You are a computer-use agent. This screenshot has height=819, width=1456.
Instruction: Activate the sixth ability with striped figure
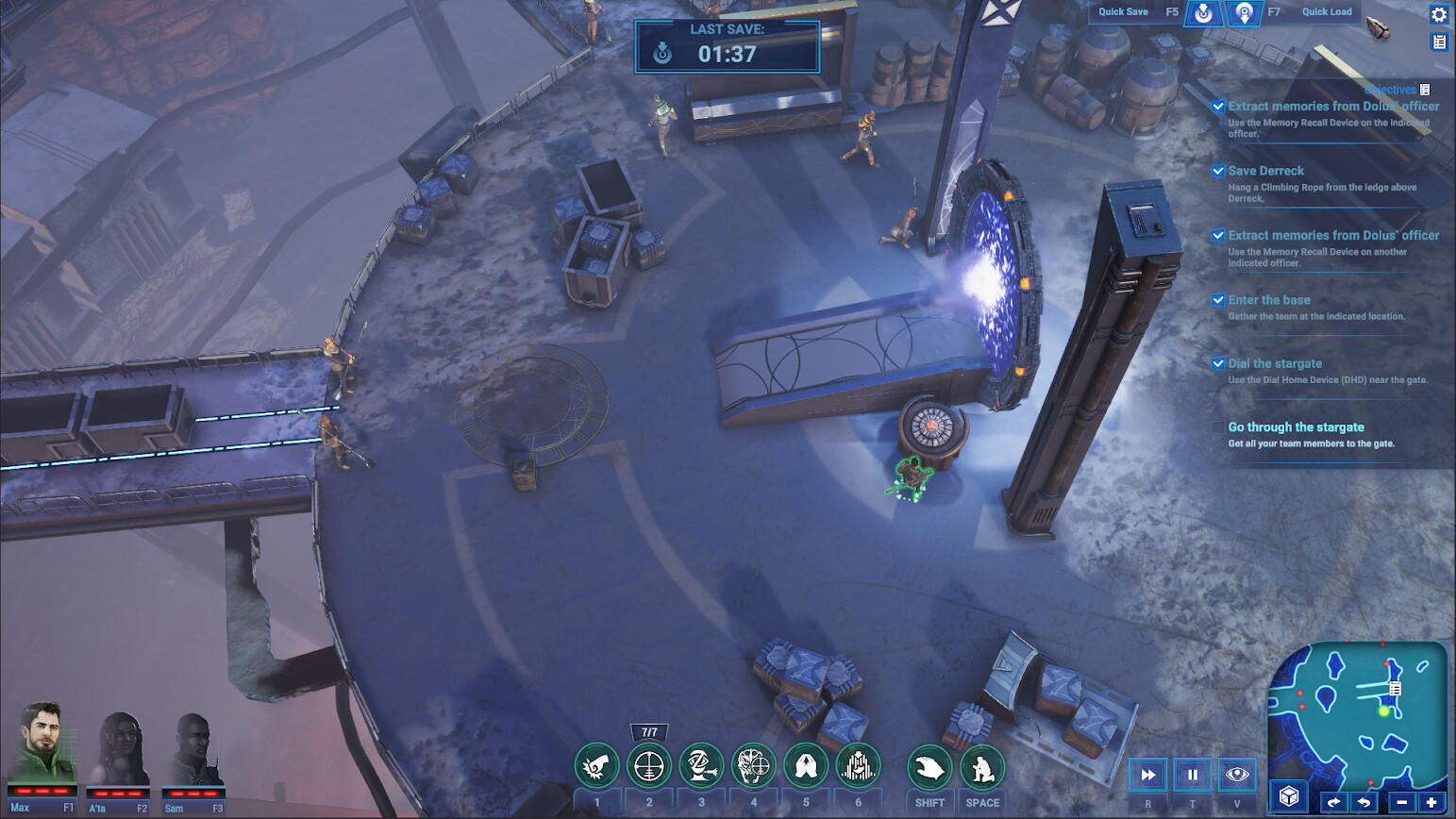pyautogui.click(x=858, y=766)
